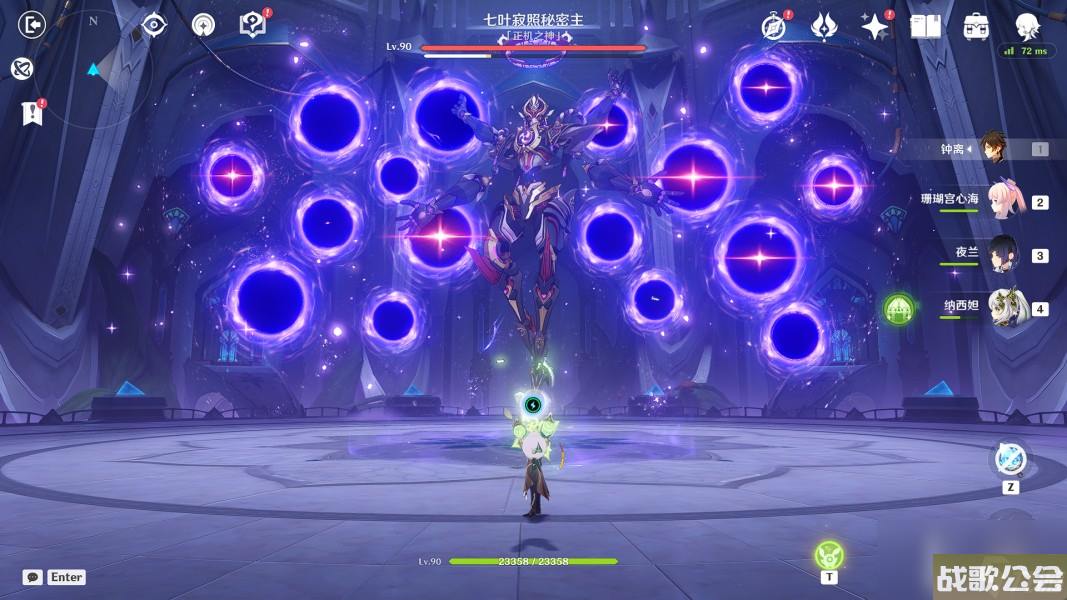Open the compass events icon
This screenshot has width=1067, height=600.
[x=772, y=27]
